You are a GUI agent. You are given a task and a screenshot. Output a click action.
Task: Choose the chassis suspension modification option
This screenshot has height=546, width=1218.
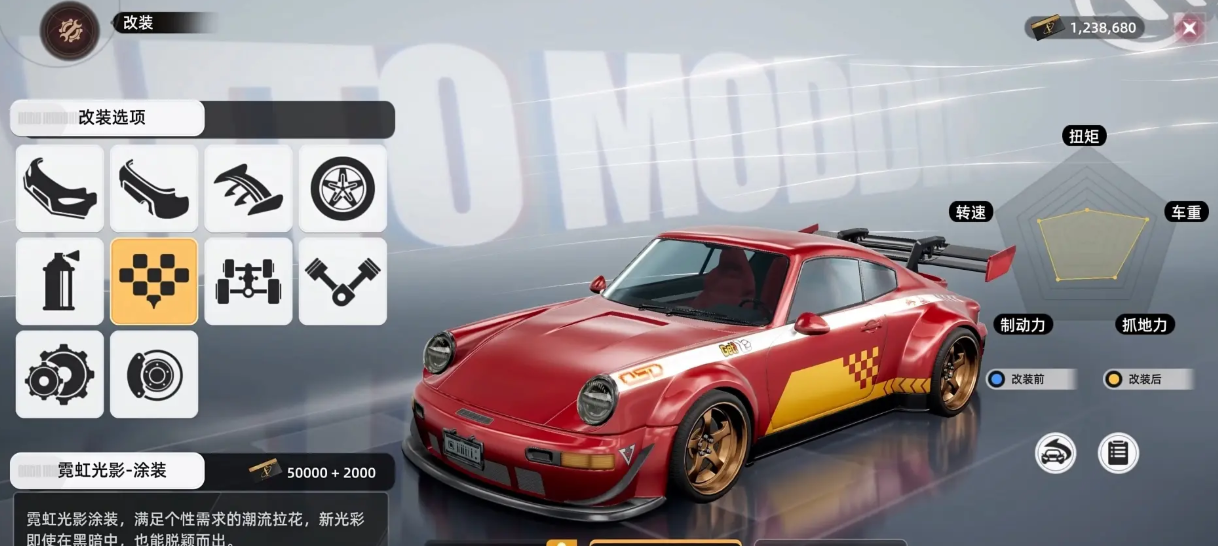248,282
